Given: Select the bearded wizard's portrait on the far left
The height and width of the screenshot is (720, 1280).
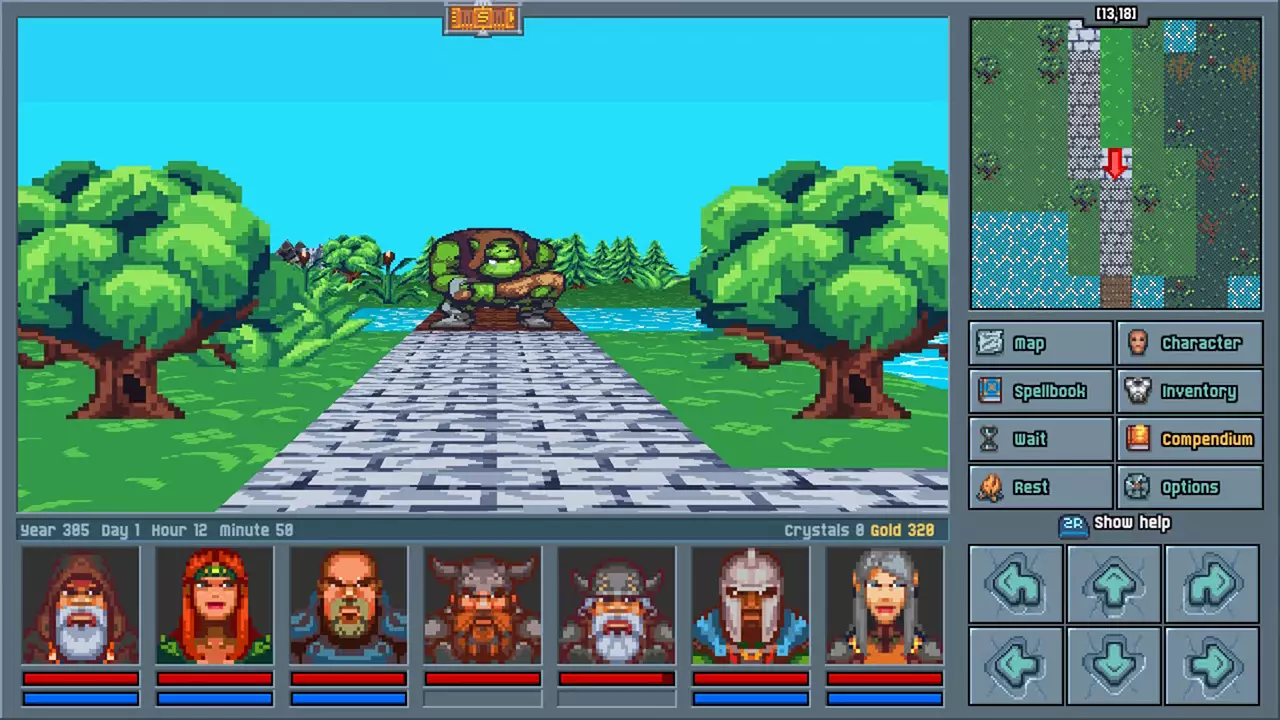Looking at the screenshot, I should [80, 605].
